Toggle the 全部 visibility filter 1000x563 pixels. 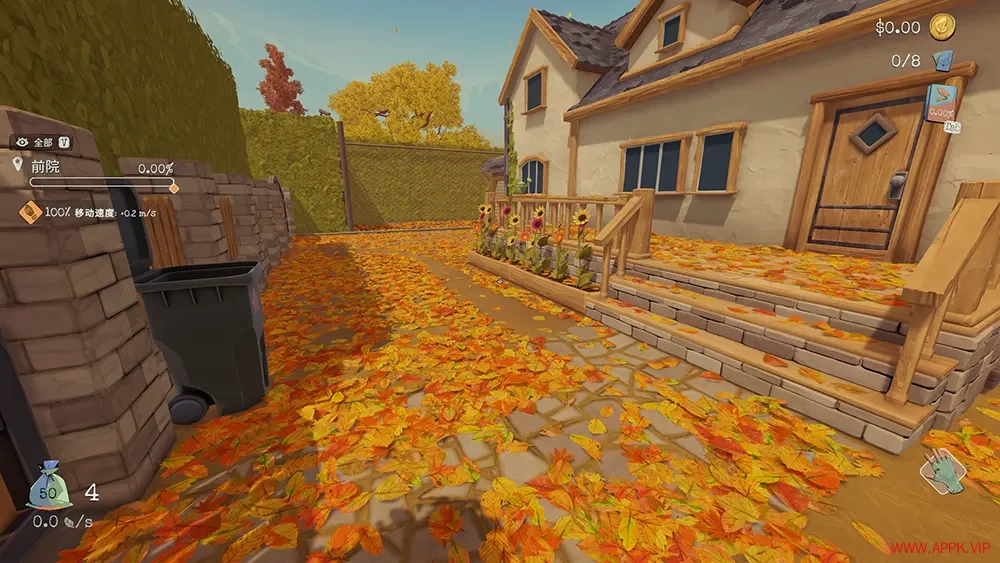40,142
